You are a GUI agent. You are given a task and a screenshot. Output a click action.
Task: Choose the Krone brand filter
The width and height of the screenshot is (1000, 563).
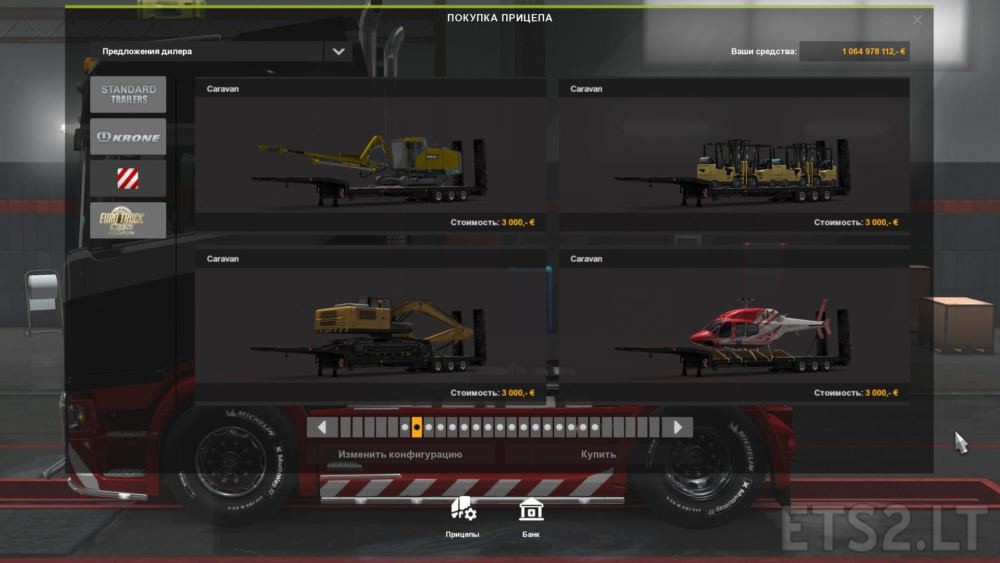[x=128, y=137]
